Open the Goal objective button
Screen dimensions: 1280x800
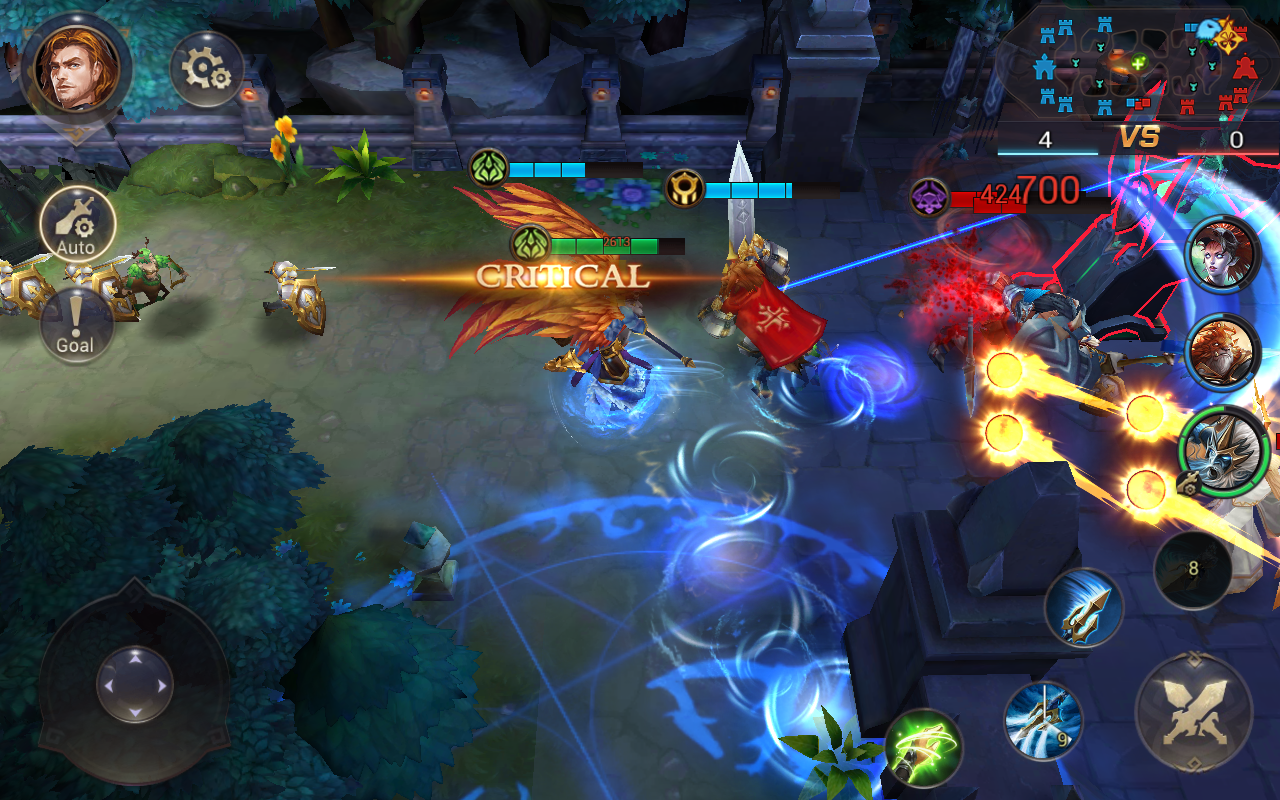coord(76,326)
